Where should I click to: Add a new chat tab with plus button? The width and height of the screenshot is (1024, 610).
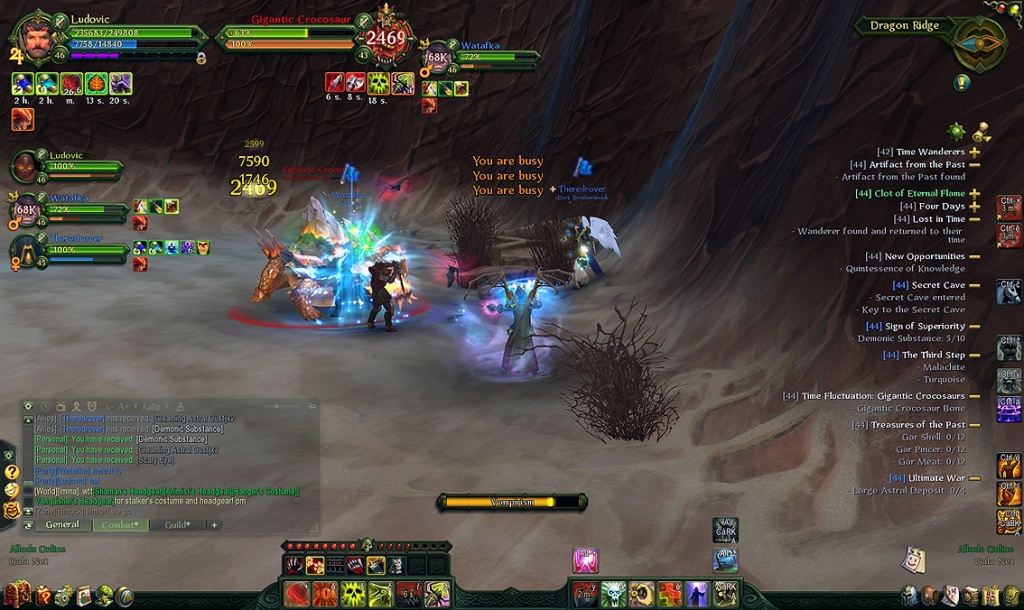214,524
